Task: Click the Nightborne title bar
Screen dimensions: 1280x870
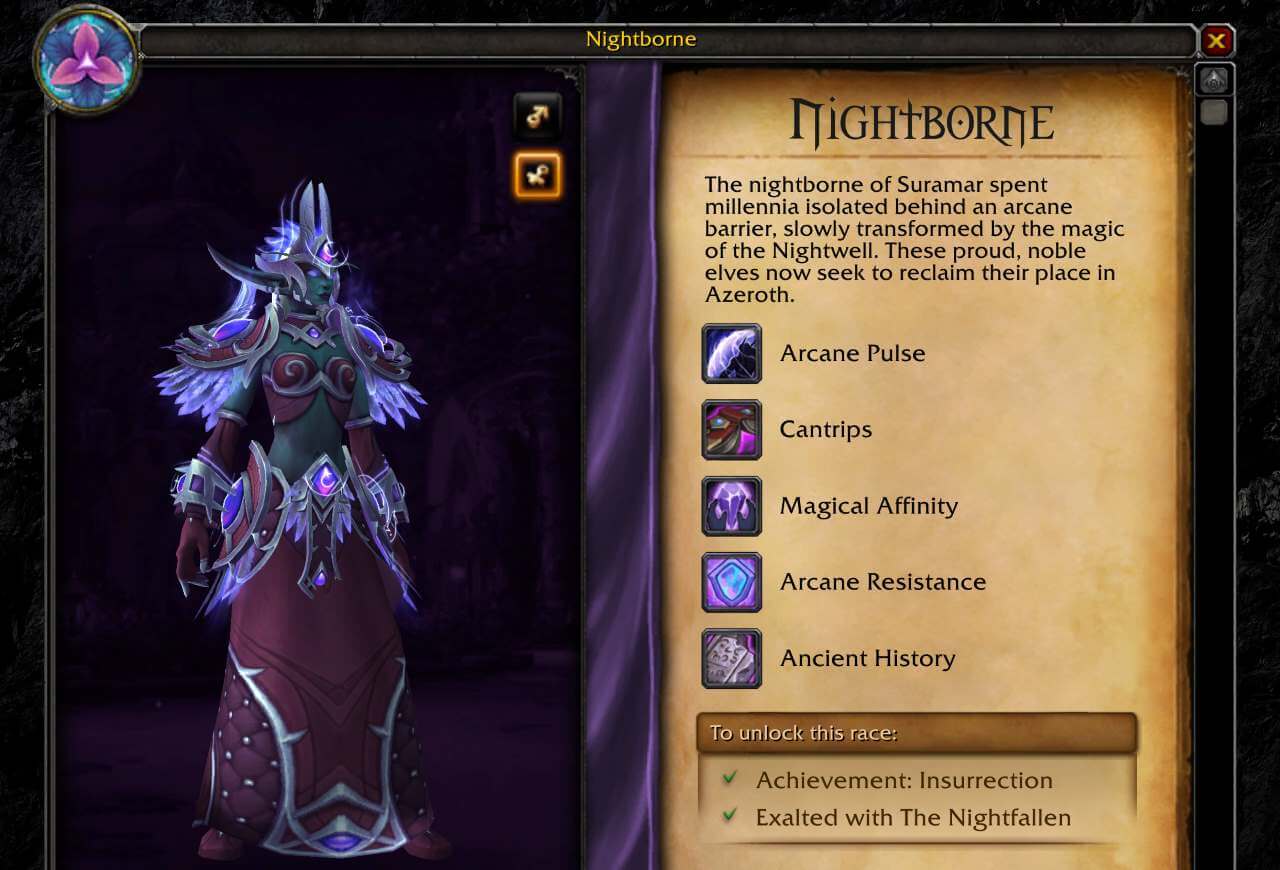Action: (x=643, y=39)
